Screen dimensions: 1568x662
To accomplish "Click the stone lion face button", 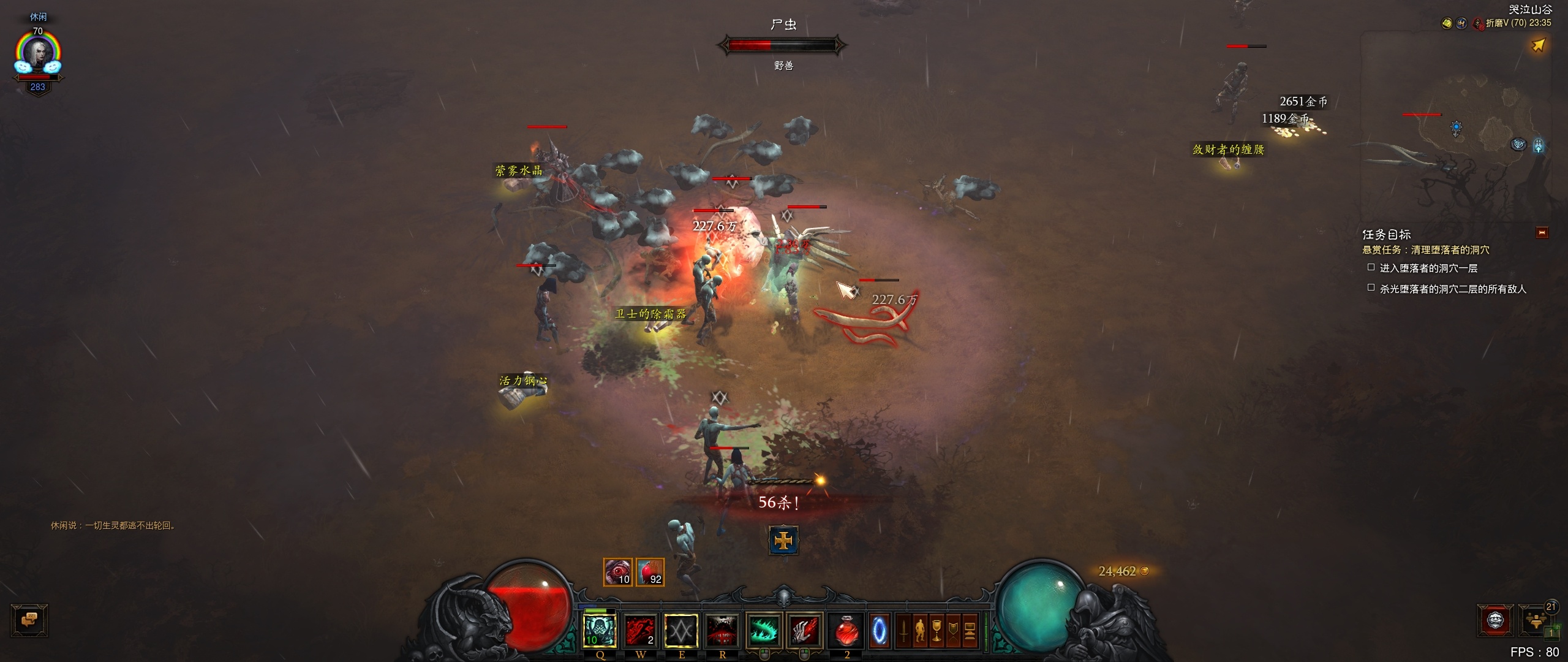I will click(1496, 620).
